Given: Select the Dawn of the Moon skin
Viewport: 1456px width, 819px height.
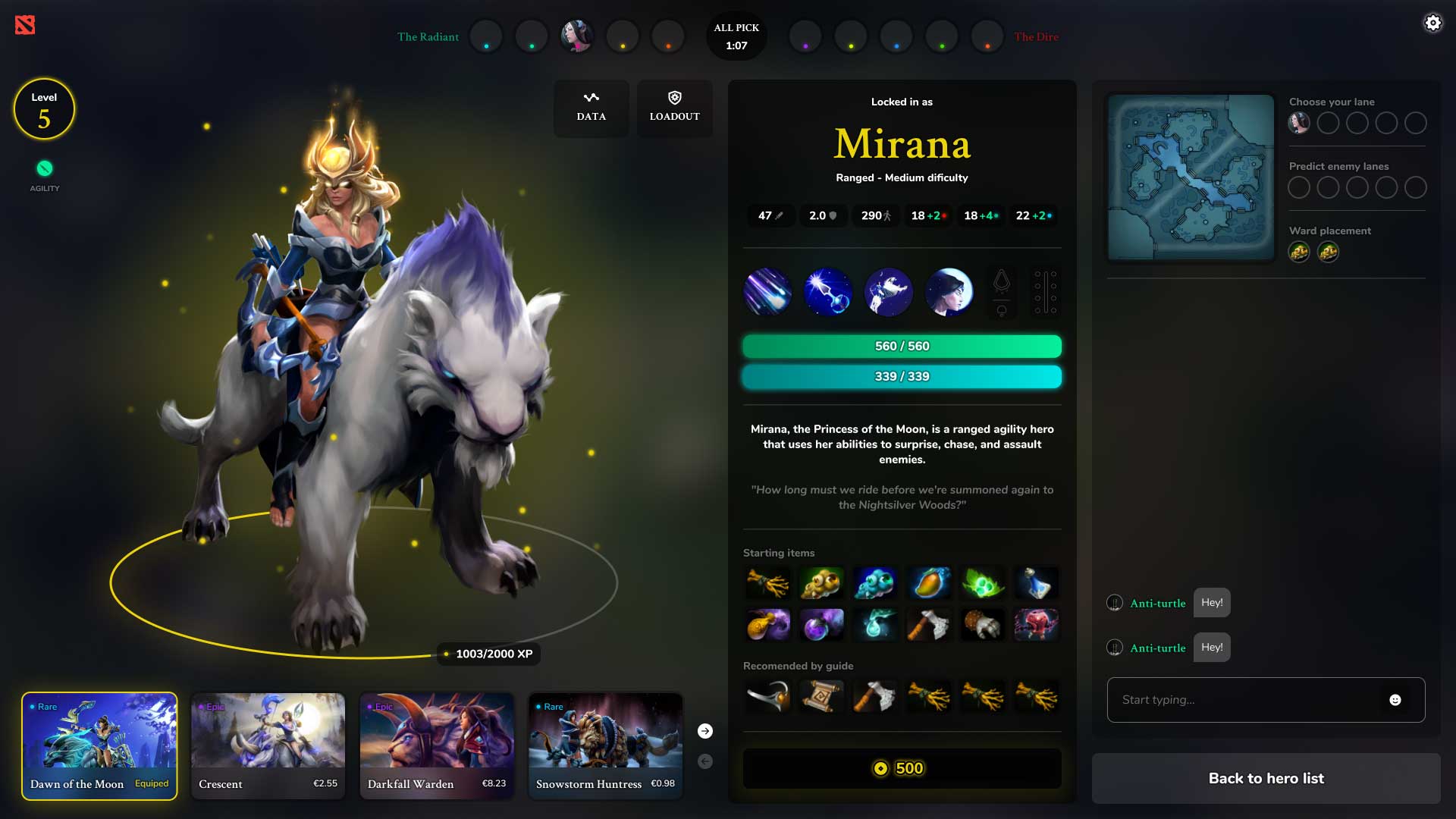Looking at the screenshot, I should 99,745.
